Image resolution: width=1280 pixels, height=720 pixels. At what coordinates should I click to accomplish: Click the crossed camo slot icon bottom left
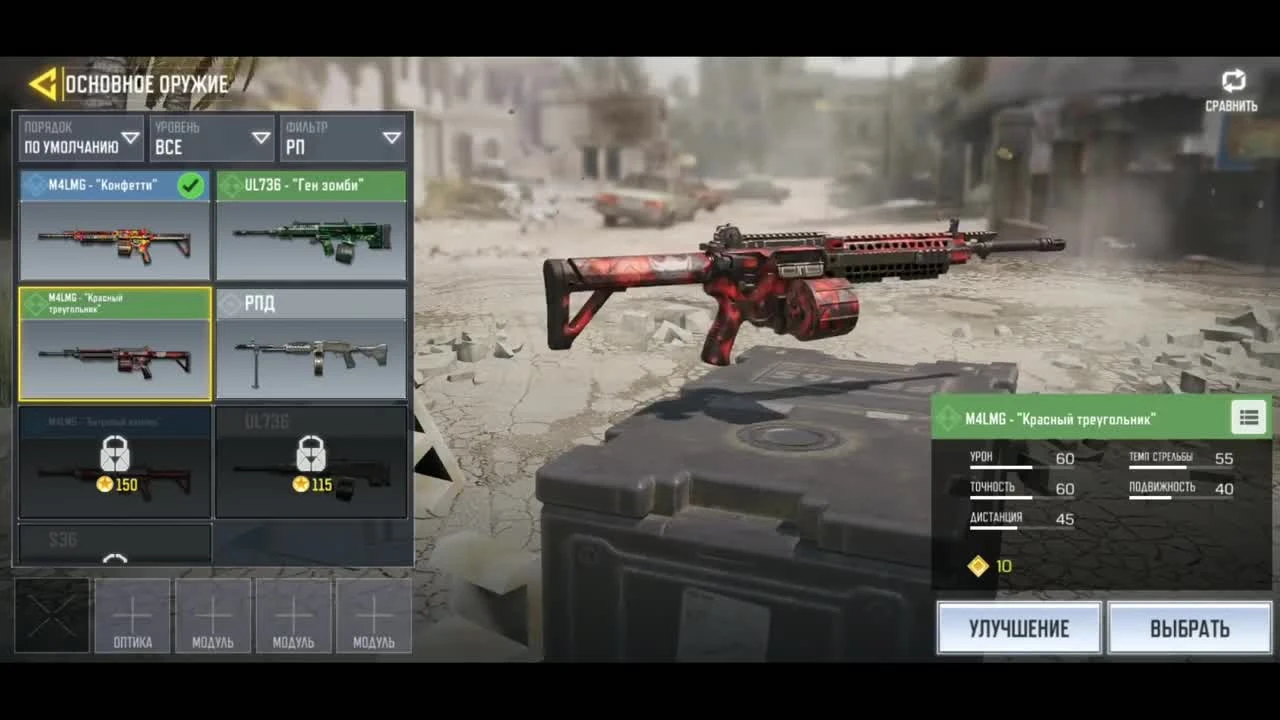51,617
